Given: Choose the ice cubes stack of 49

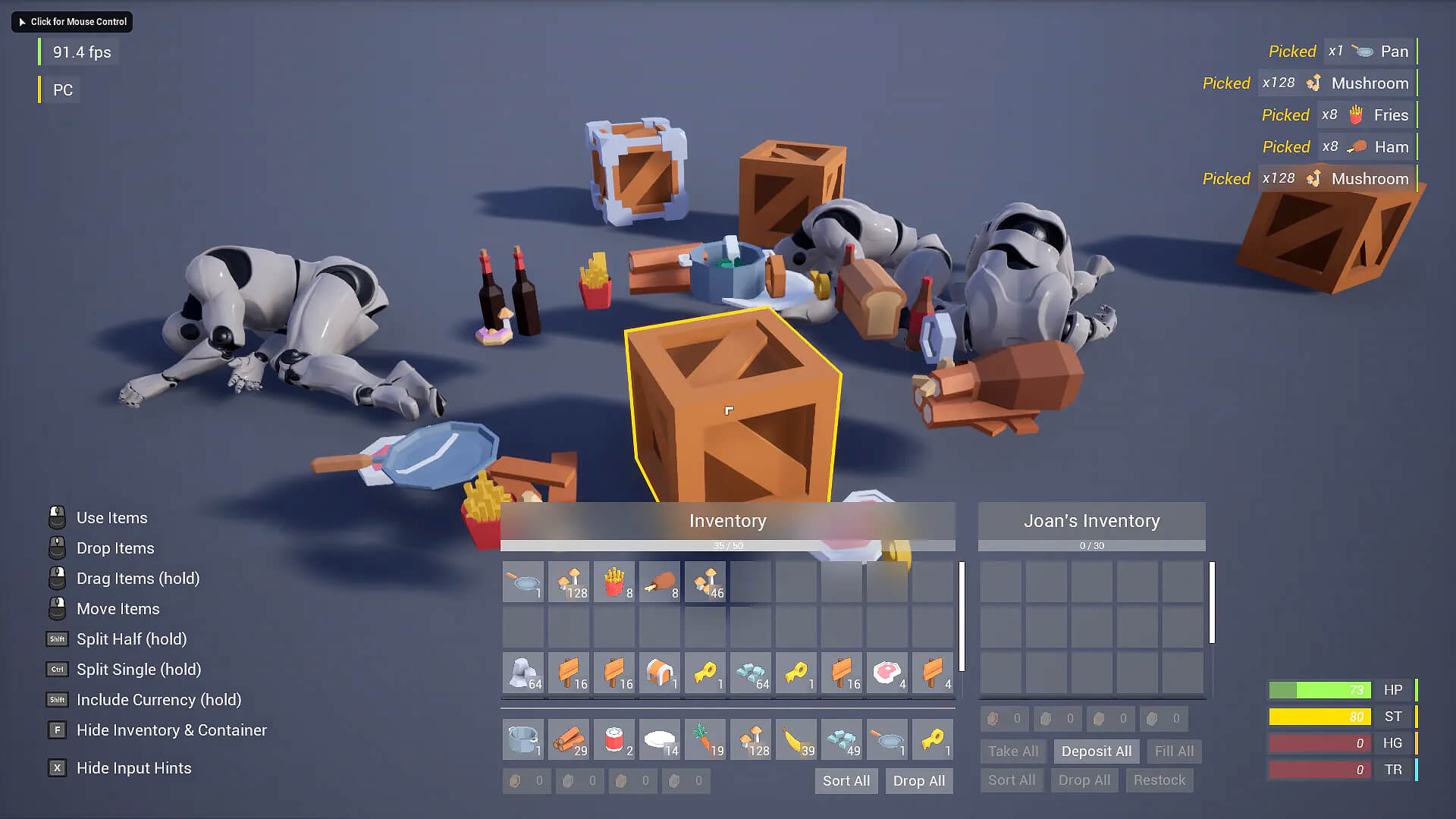Looking at the screenshot, I should 842,739.
